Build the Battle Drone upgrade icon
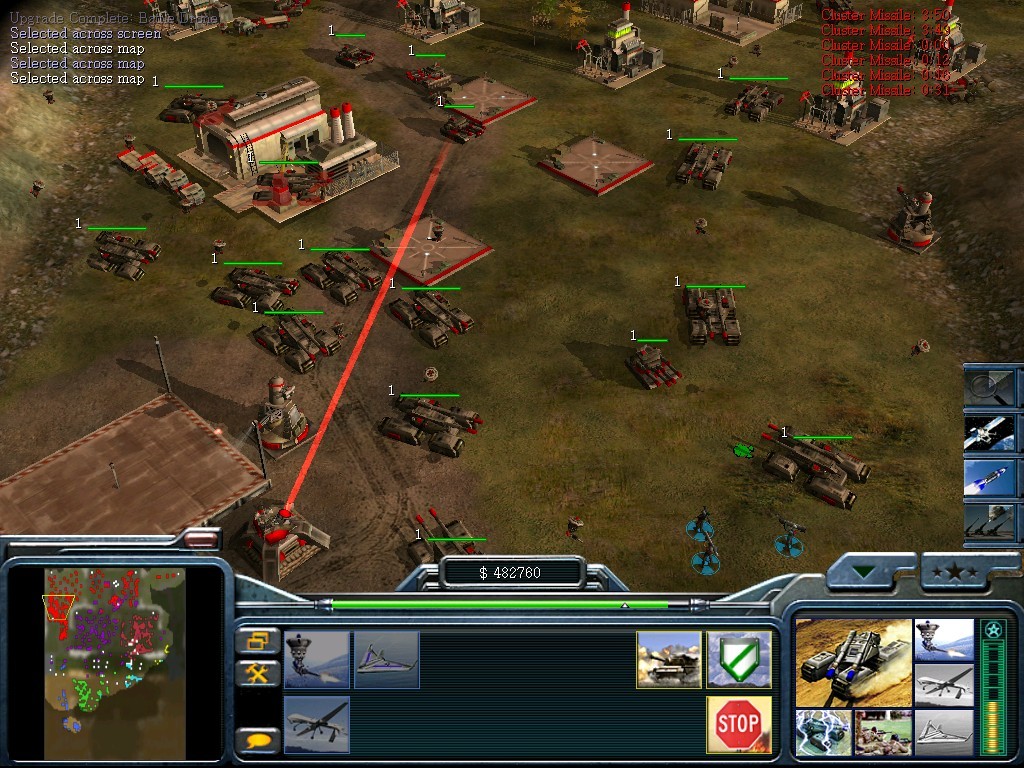 (x=317, y=659)
